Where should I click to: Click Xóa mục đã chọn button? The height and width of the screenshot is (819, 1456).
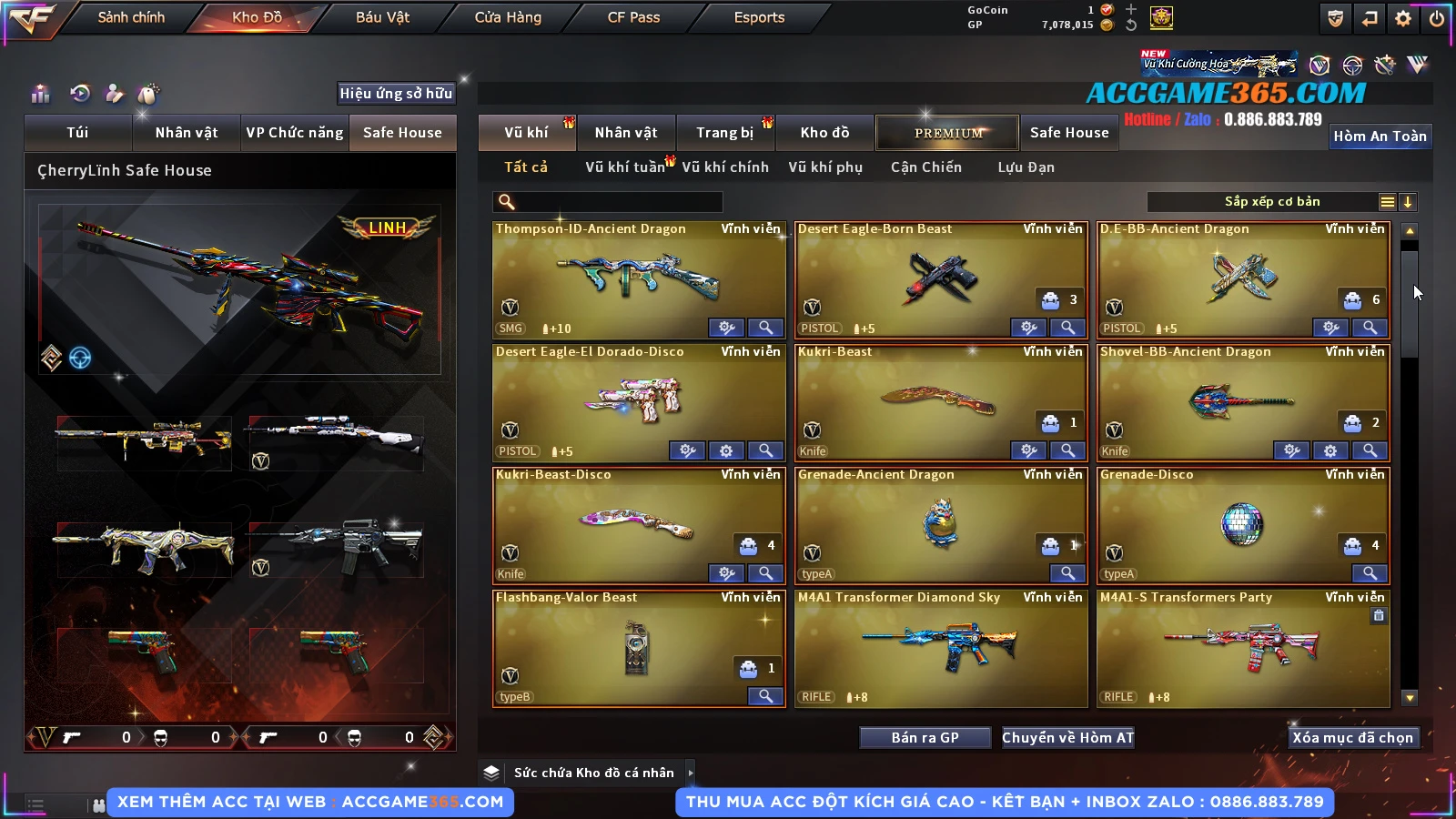pyautogui.click(x=1352, y=738)
